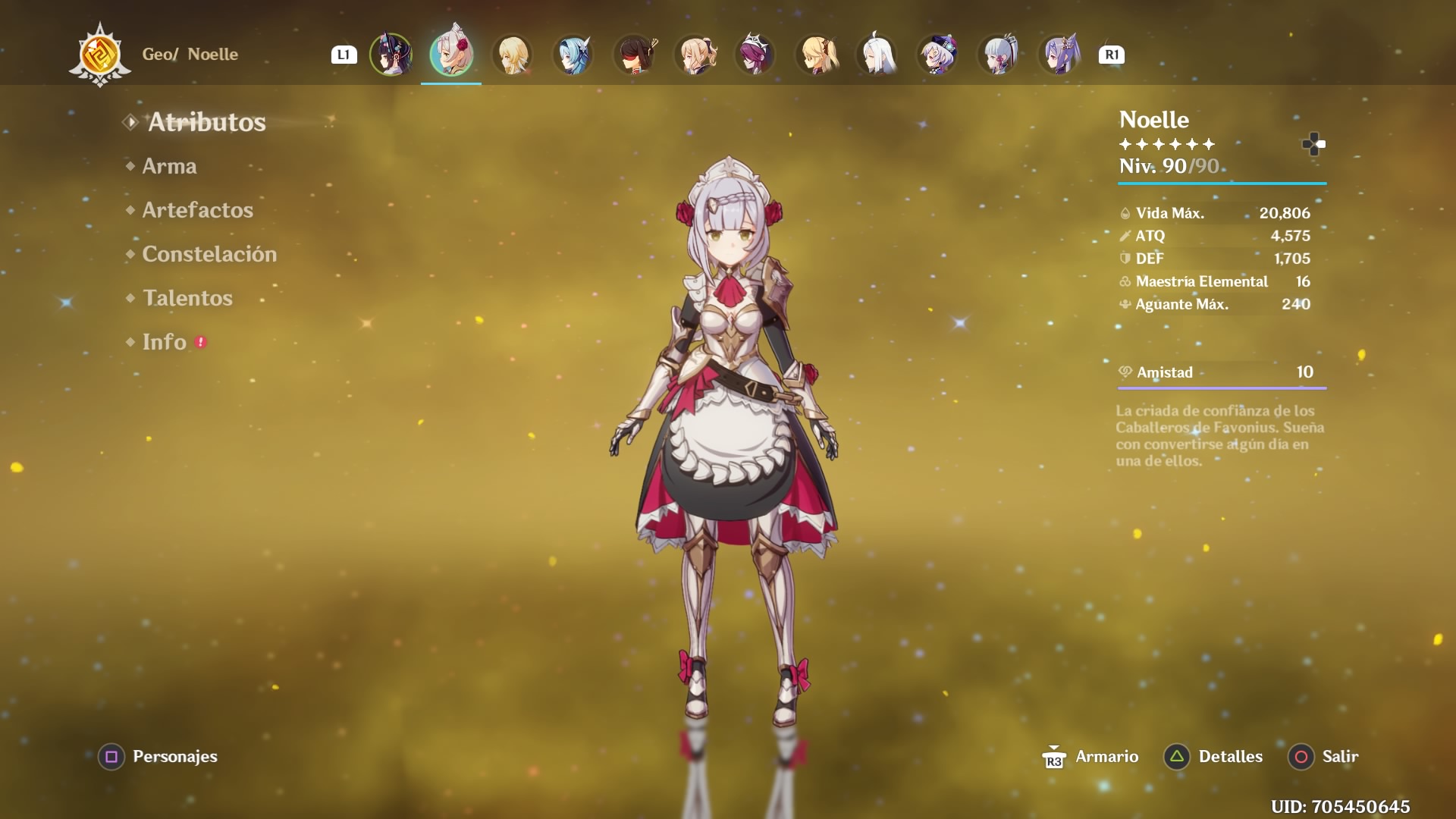Viewport: 1456px width, 819px height.
Task: Choose Jean's character portrait
Action: (695, 55)
